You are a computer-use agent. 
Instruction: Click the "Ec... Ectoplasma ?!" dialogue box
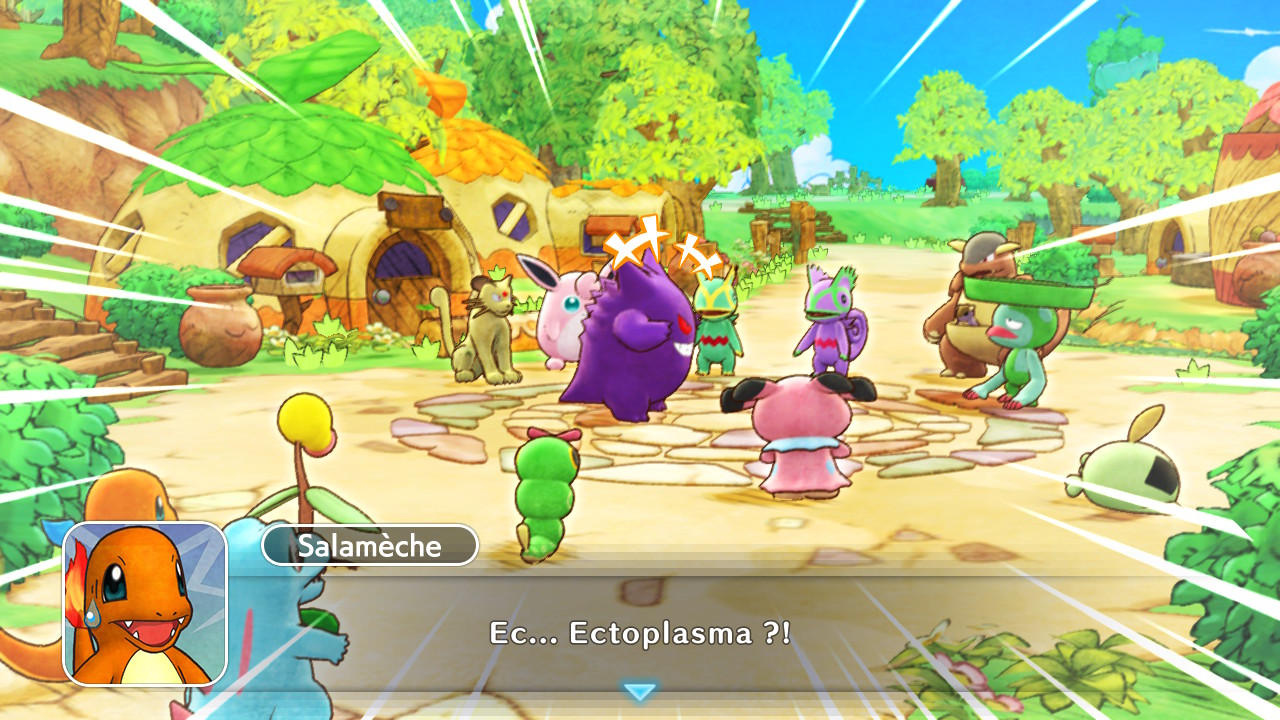click(x=640, y=632)
